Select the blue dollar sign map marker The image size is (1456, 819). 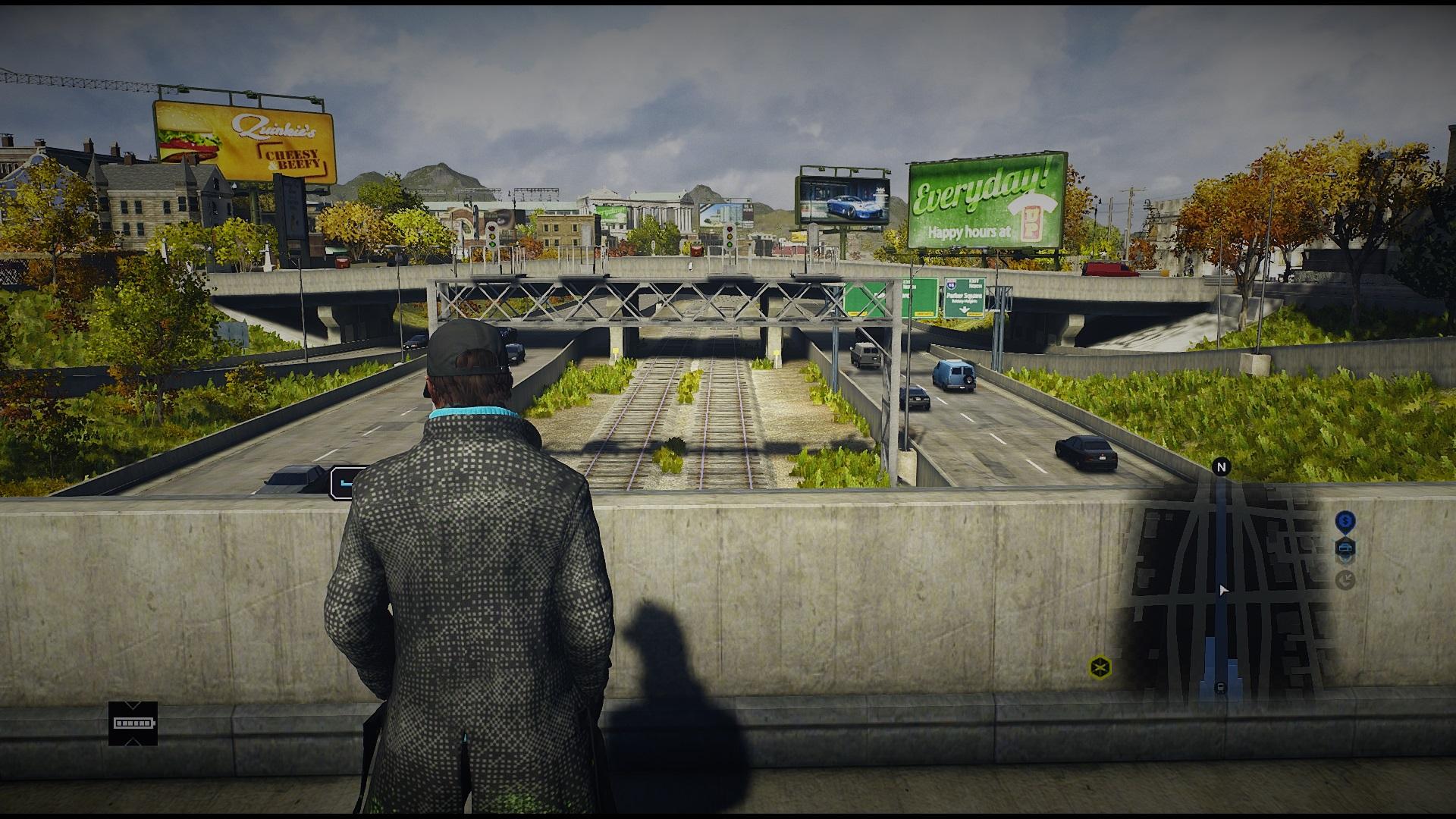[x=1345, y=521]
